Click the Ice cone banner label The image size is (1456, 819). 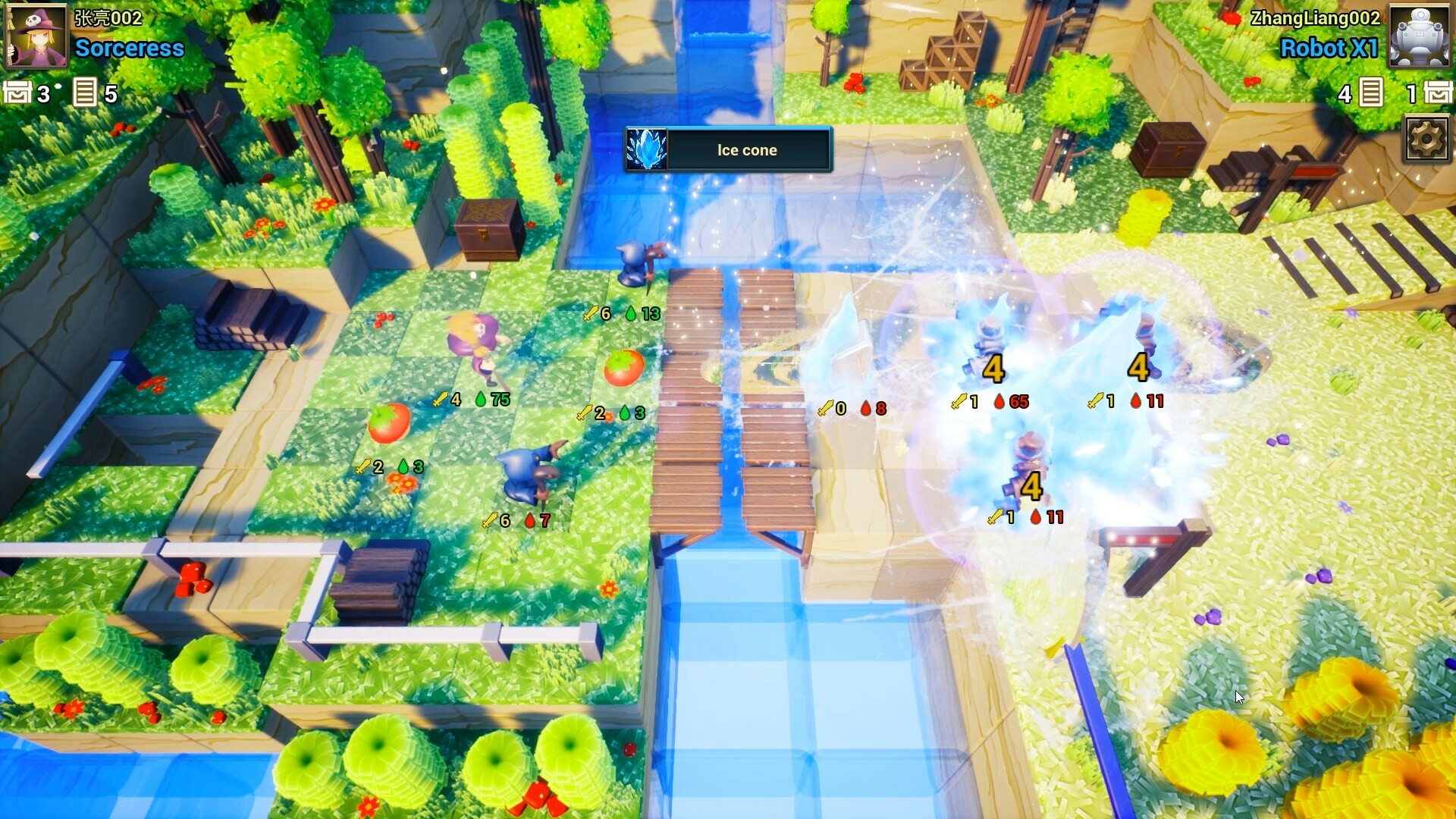[746, 150]
